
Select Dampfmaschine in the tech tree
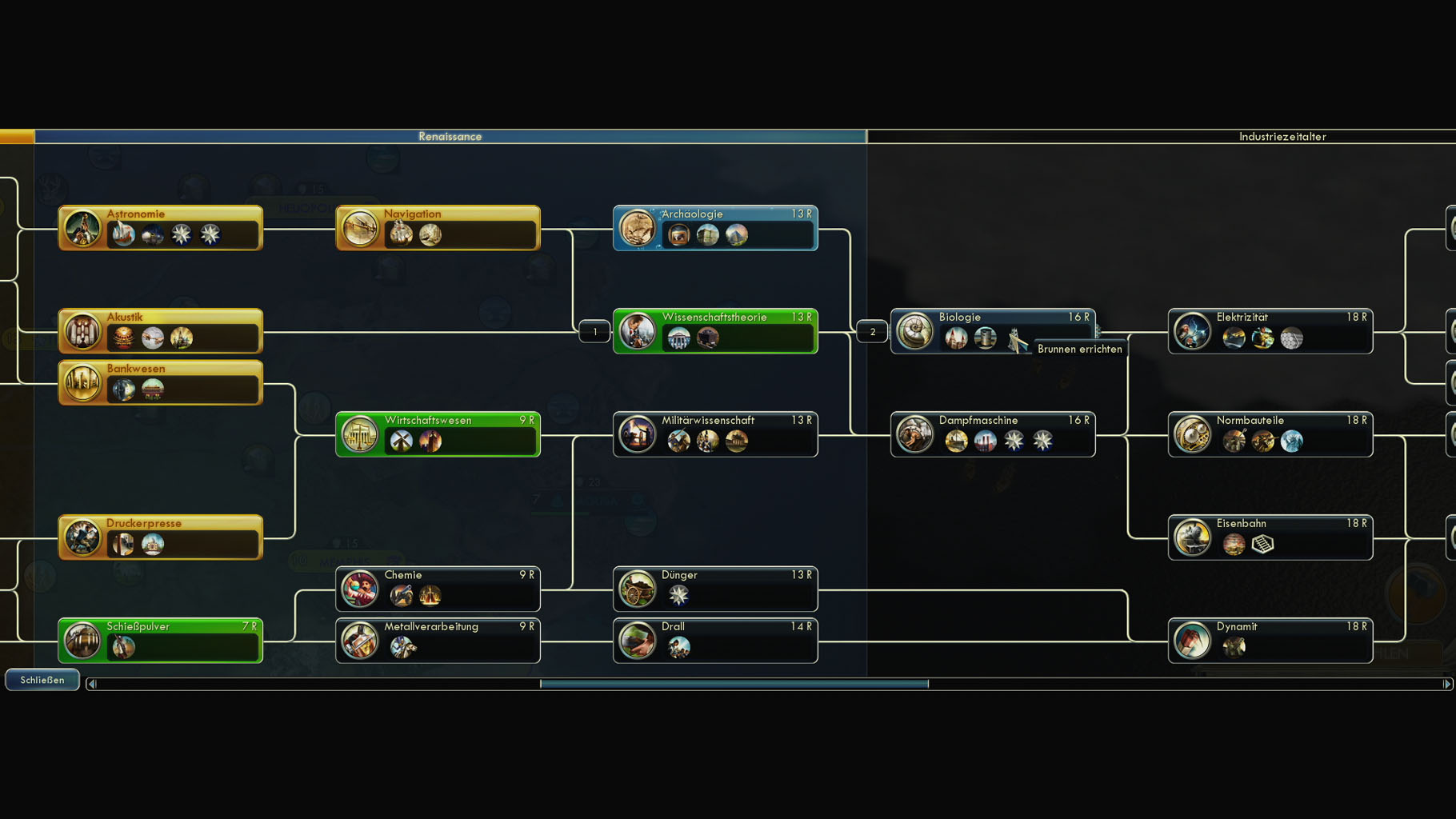click(992, 434)
